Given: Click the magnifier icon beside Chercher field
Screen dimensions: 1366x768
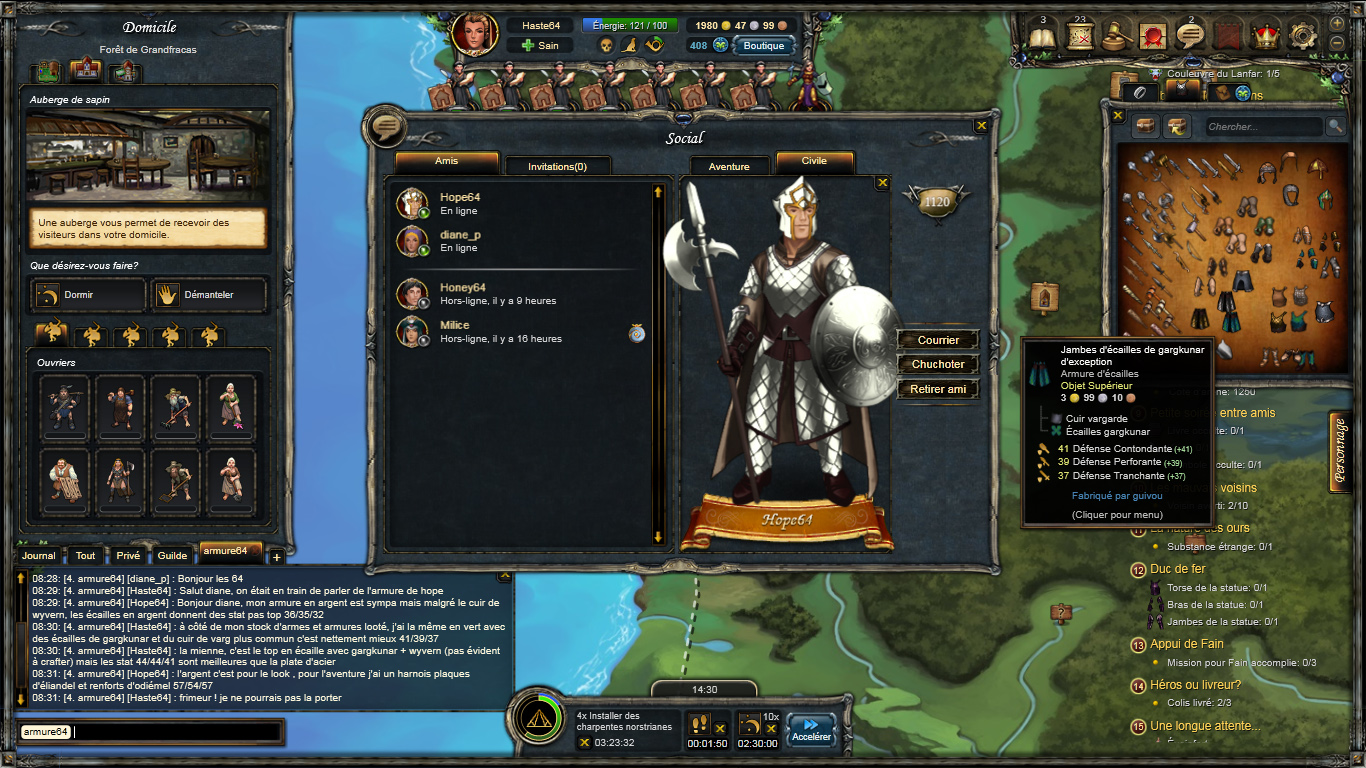Looking at the screenshot, I should point(1335,126).
